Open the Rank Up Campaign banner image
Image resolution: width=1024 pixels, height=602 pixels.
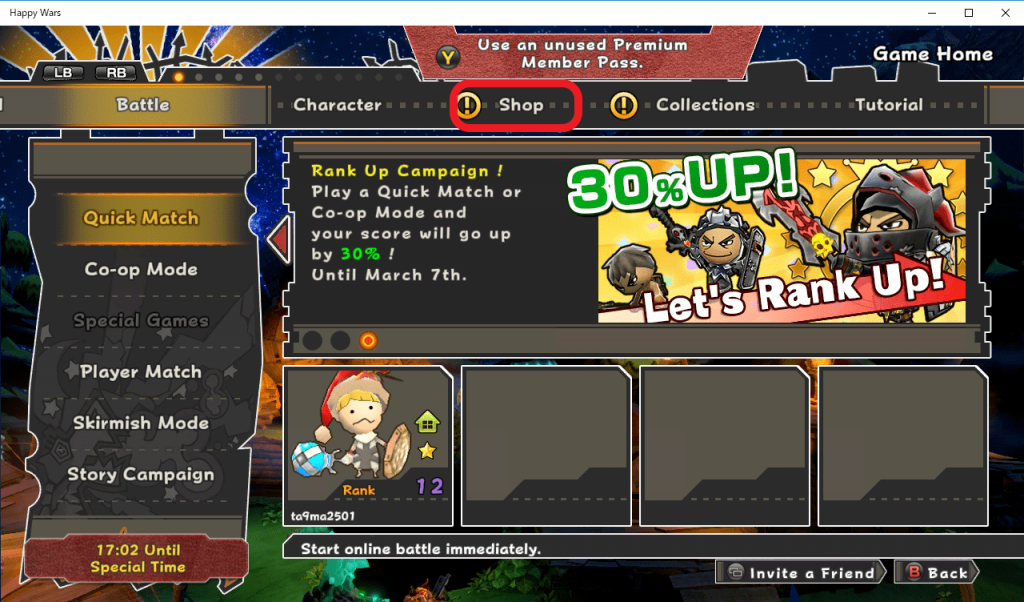pyautogui.click(x=781, y=240)
